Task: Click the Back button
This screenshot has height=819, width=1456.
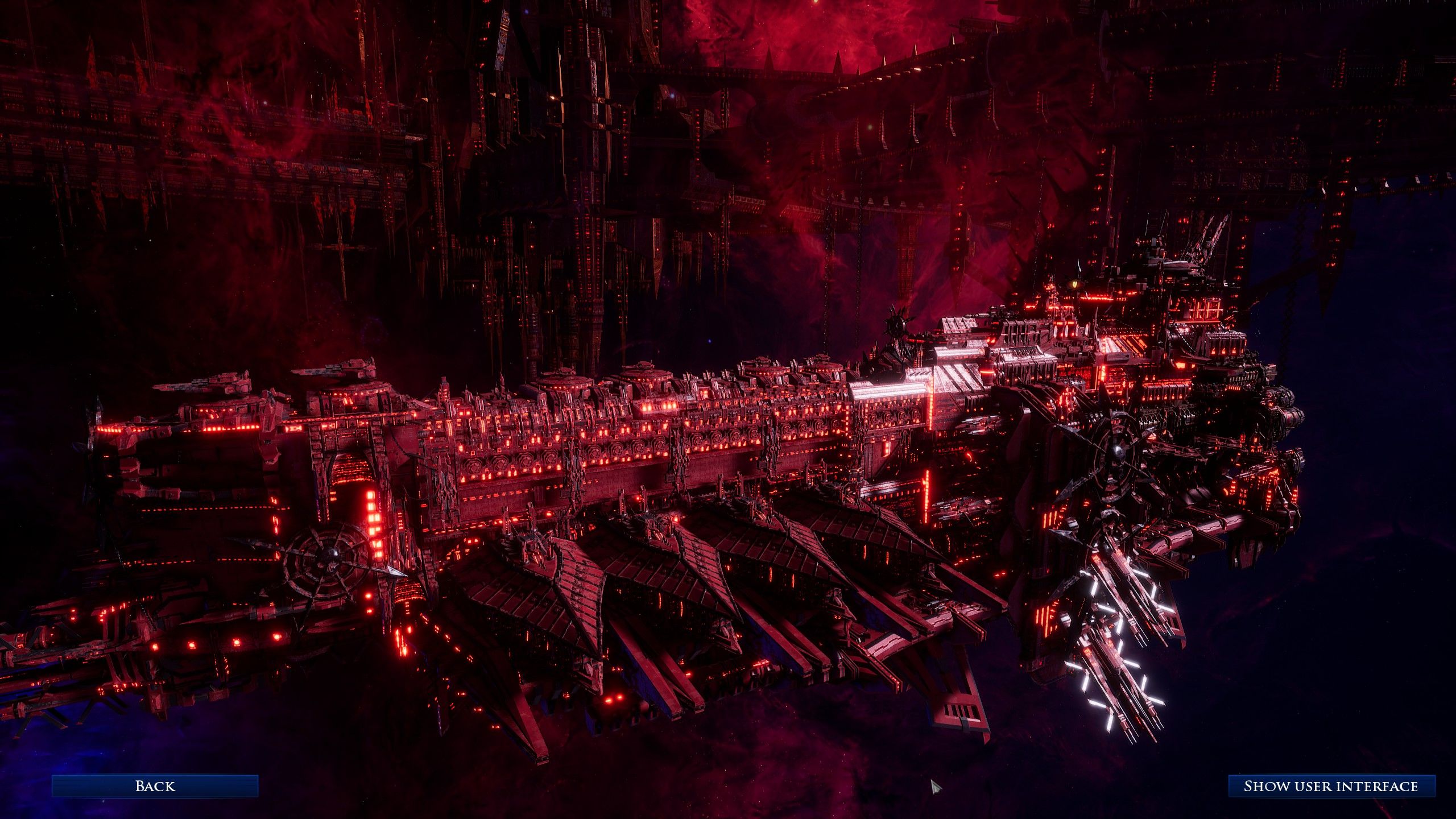Action: point(155,786)
